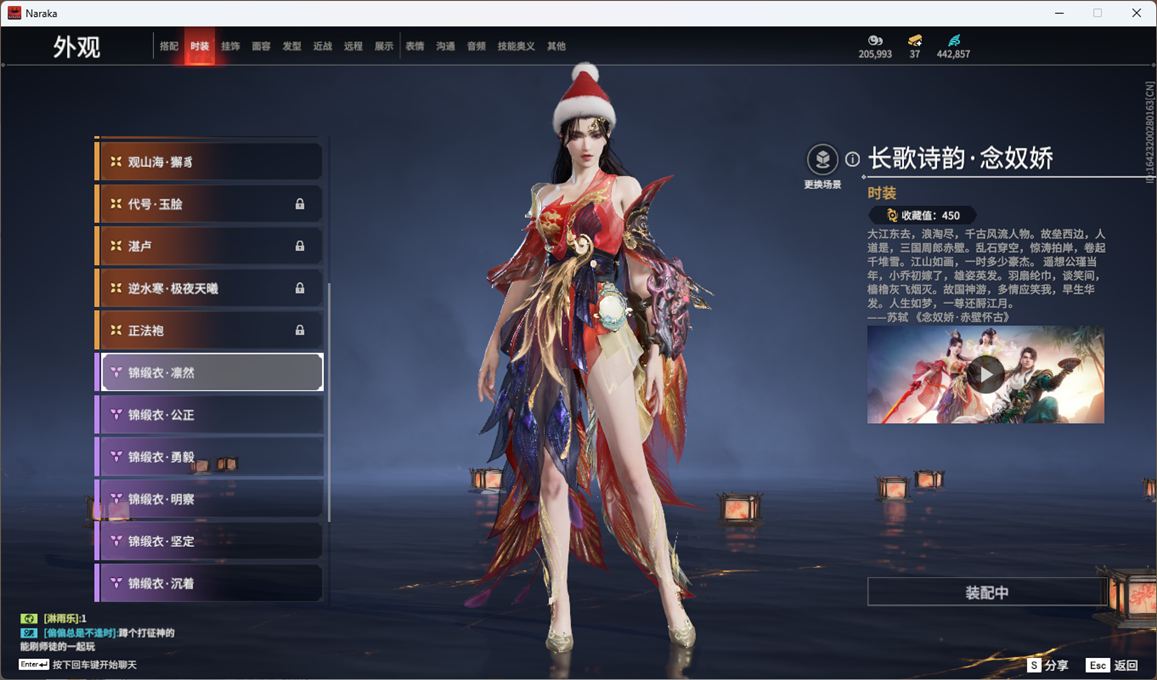Go to the 表情 emotes tab
The image size is (1157, 680).
pos(415,46)
